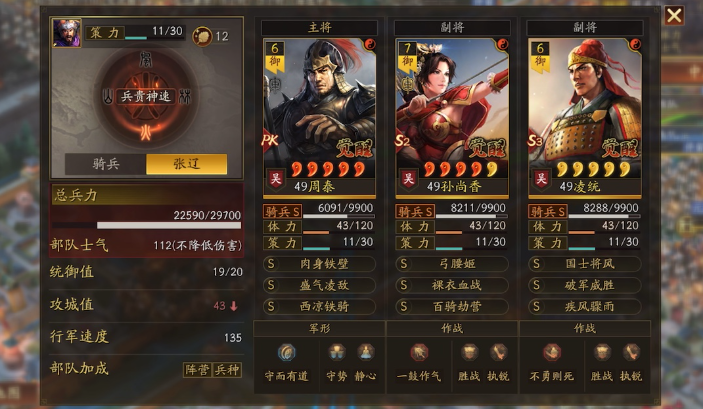703x409 pixels.
Task: Show the 兵种 troop bonus
Action: 227,369
